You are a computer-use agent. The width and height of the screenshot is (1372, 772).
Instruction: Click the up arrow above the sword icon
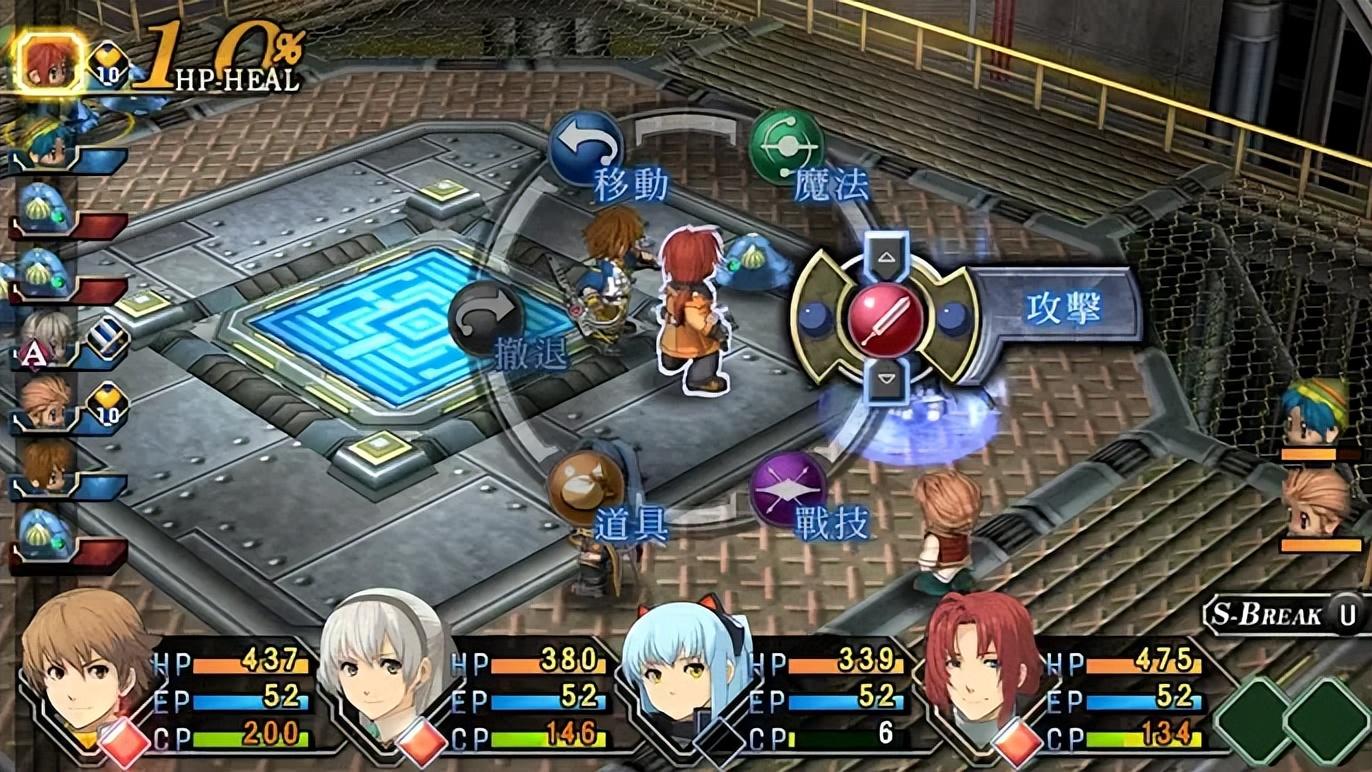[x=885, y=257]
